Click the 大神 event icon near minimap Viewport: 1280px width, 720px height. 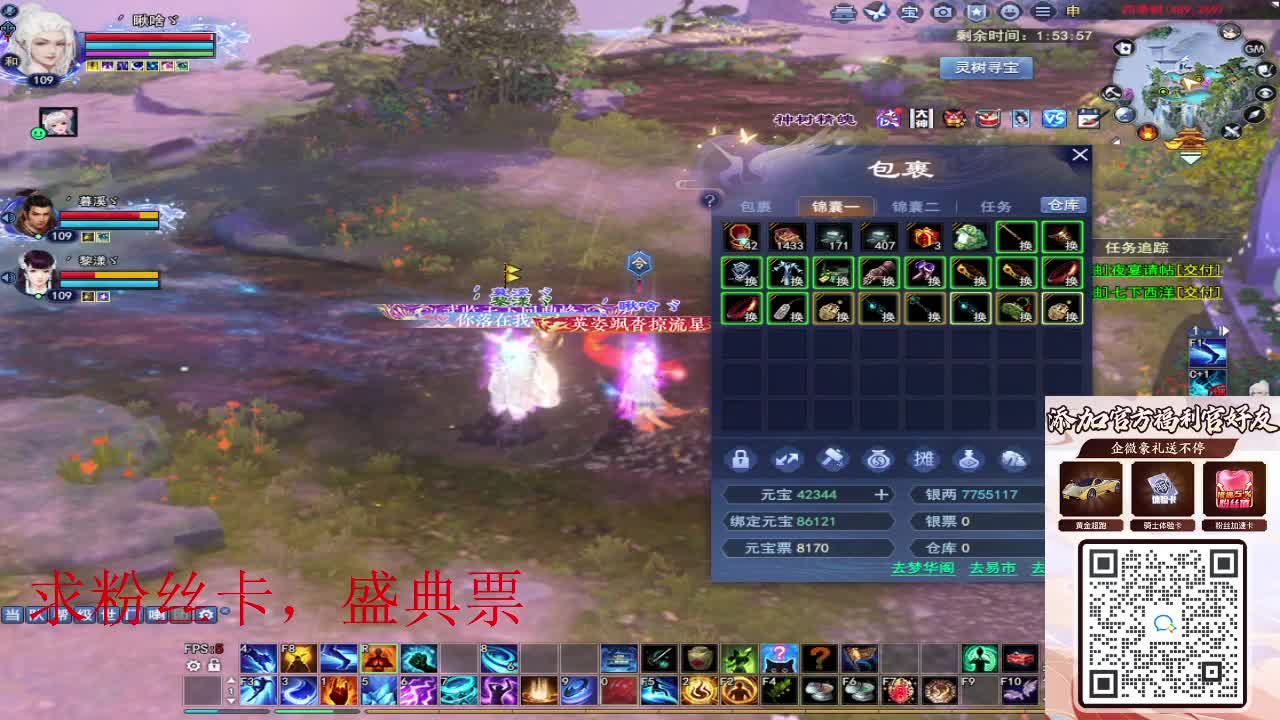pyautogui.click(x=921, y=118)
